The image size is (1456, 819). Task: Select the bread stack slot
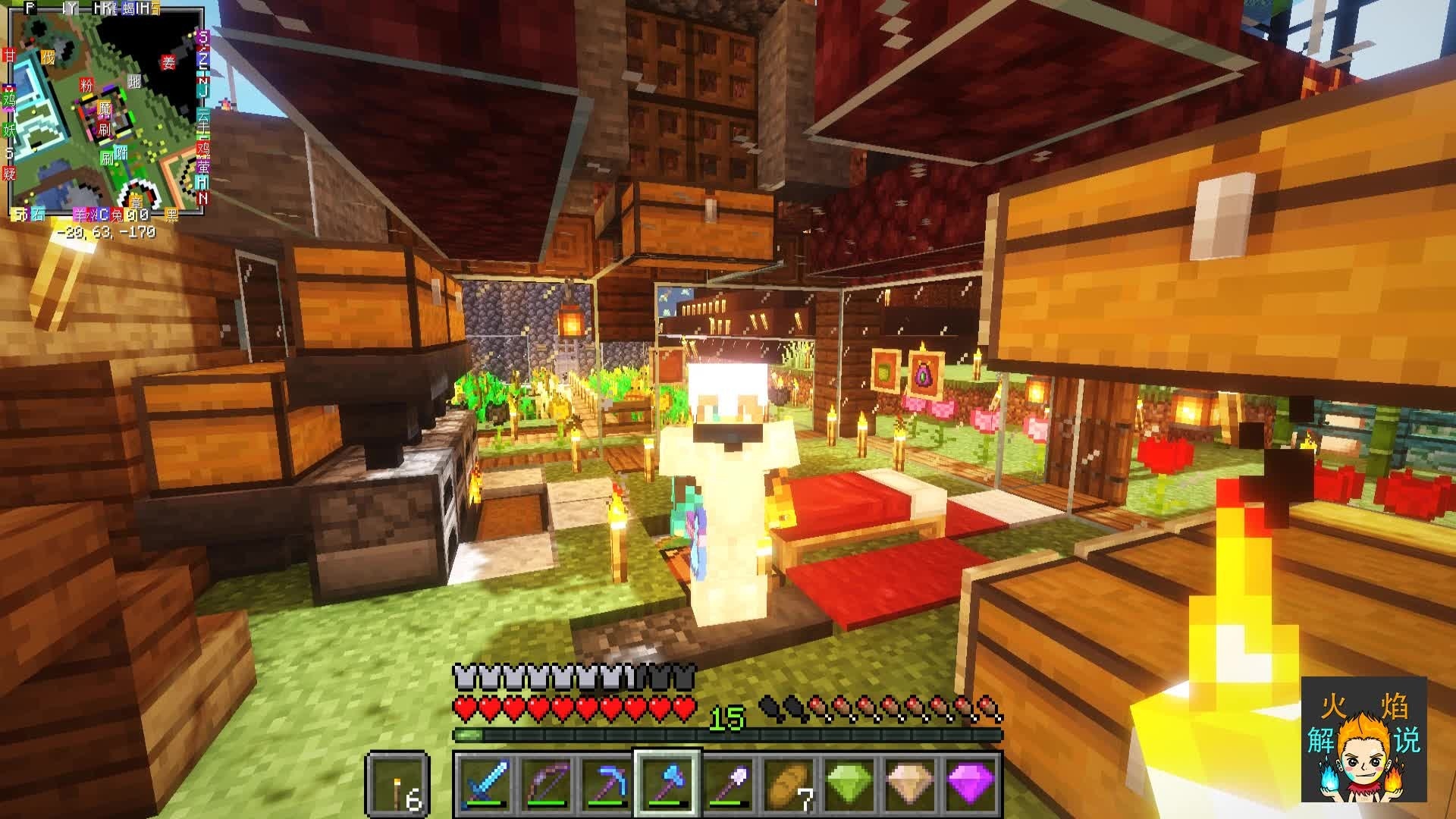[x=790, y=783]
